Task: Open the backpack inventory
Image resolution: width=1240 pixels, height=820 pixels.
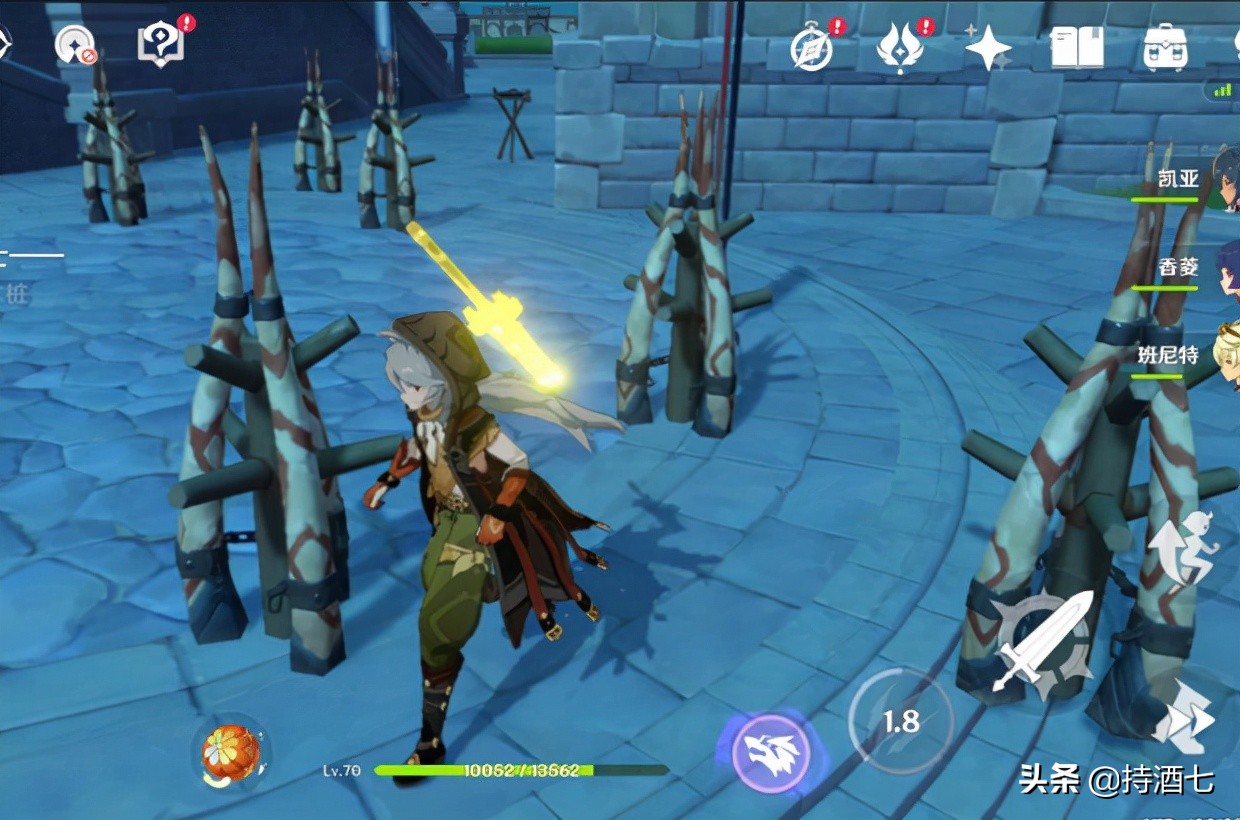Action: point(1165,47)
